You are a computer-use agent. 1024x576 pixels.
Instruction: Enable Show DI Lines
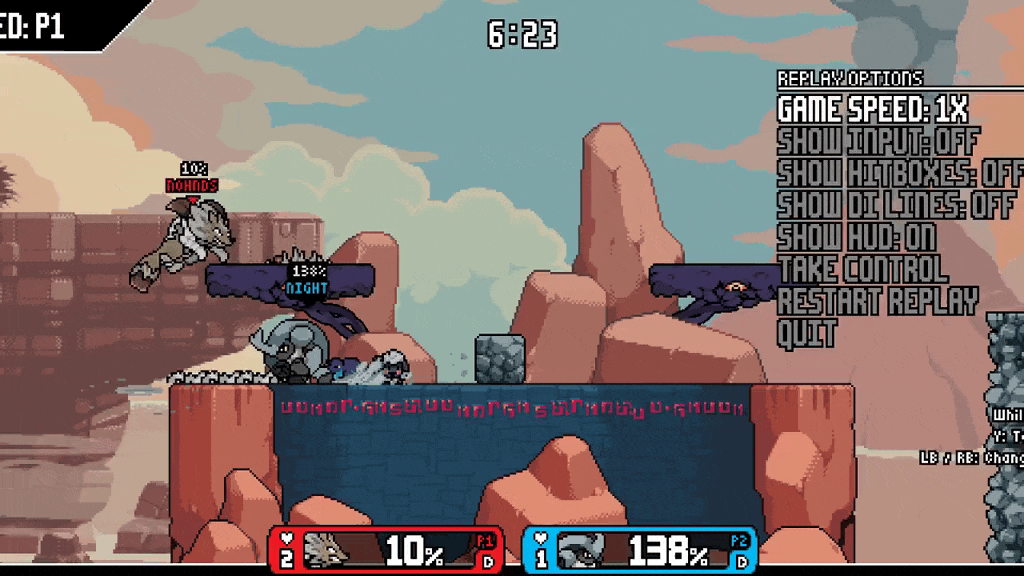tap(896, 205)
